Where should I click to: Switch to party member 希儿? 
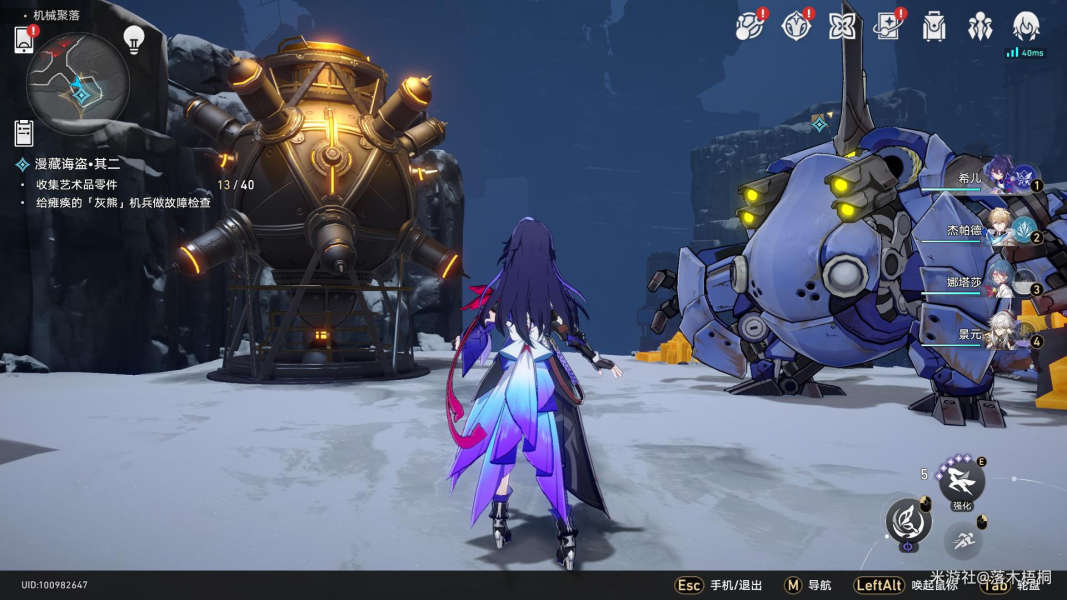[998, 174]
